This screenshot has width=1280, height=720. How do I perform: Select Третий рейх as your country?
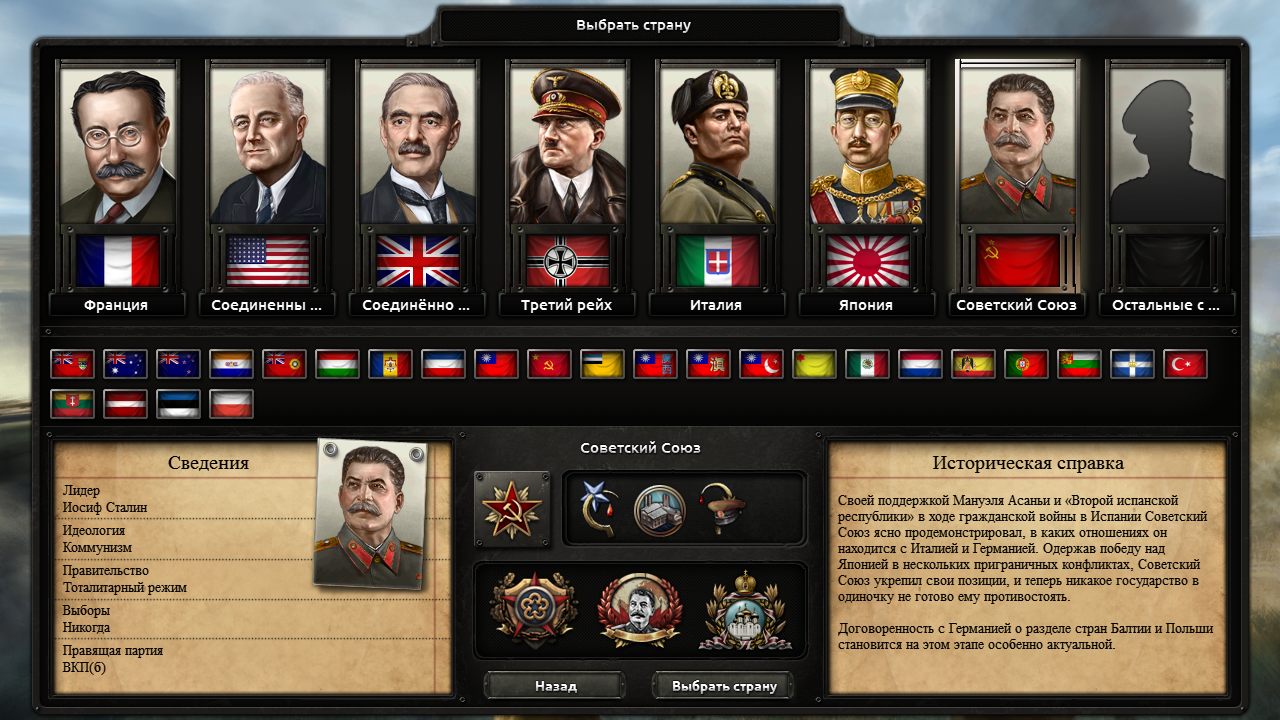566,180
